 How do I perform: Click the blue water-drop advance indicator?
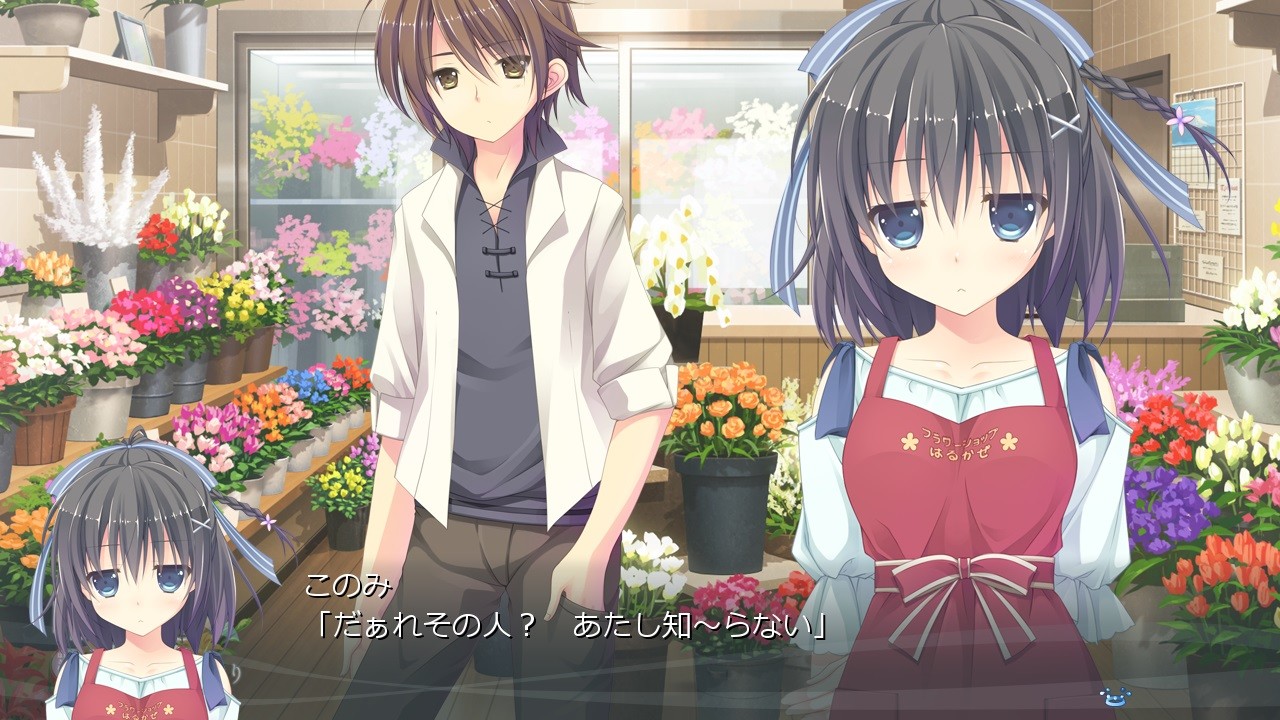click(x=1112, y=695)
